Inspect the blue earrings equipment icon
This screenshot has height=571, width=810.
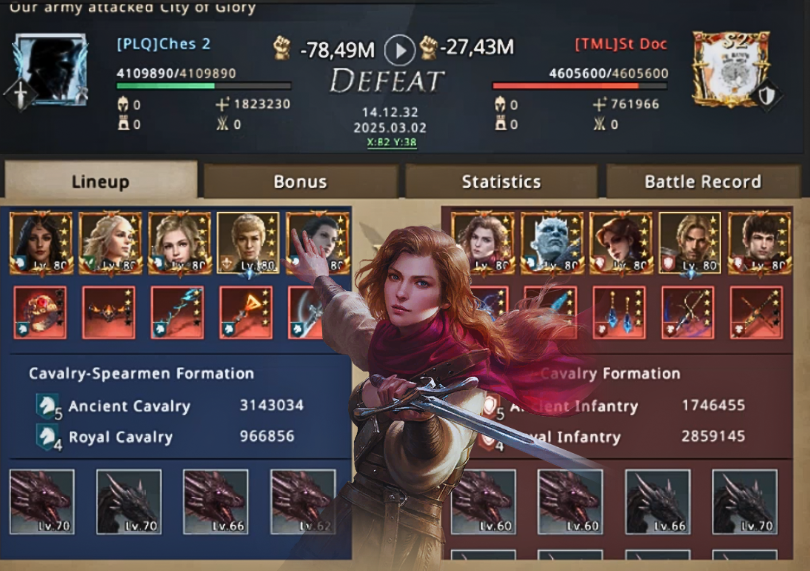619,312
